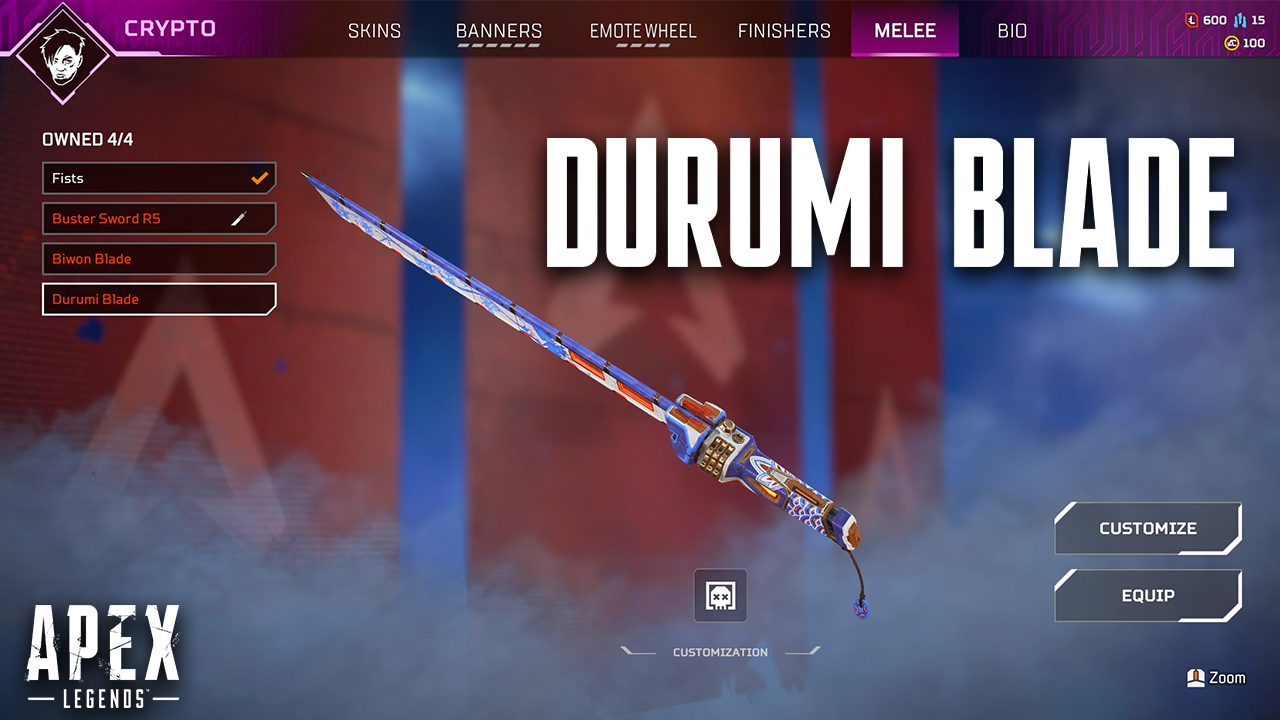The width and height of the screenshot is (1280, 720).
Task: Switch to the SKINS tab
Action: [x=375, y=31]
